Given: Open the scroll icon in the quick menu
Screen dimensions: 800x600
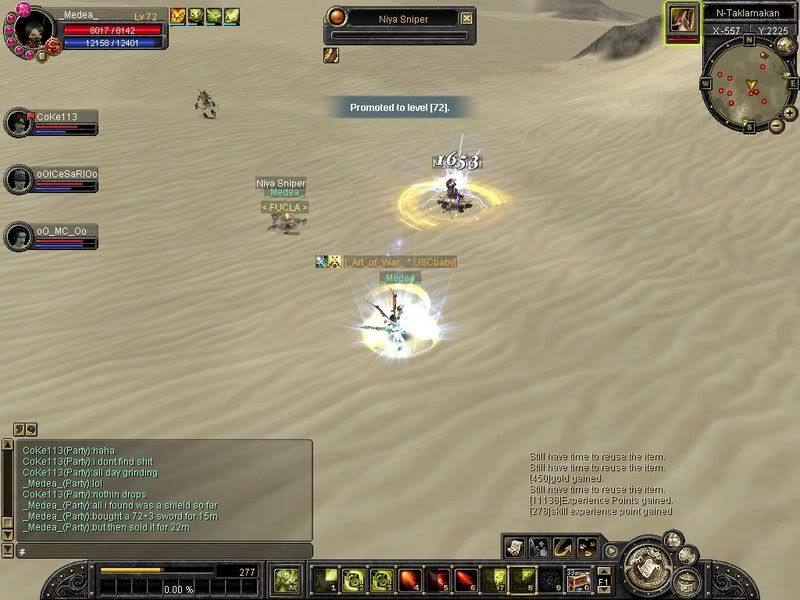Looking at the screenshot, I should click(514, 547).
